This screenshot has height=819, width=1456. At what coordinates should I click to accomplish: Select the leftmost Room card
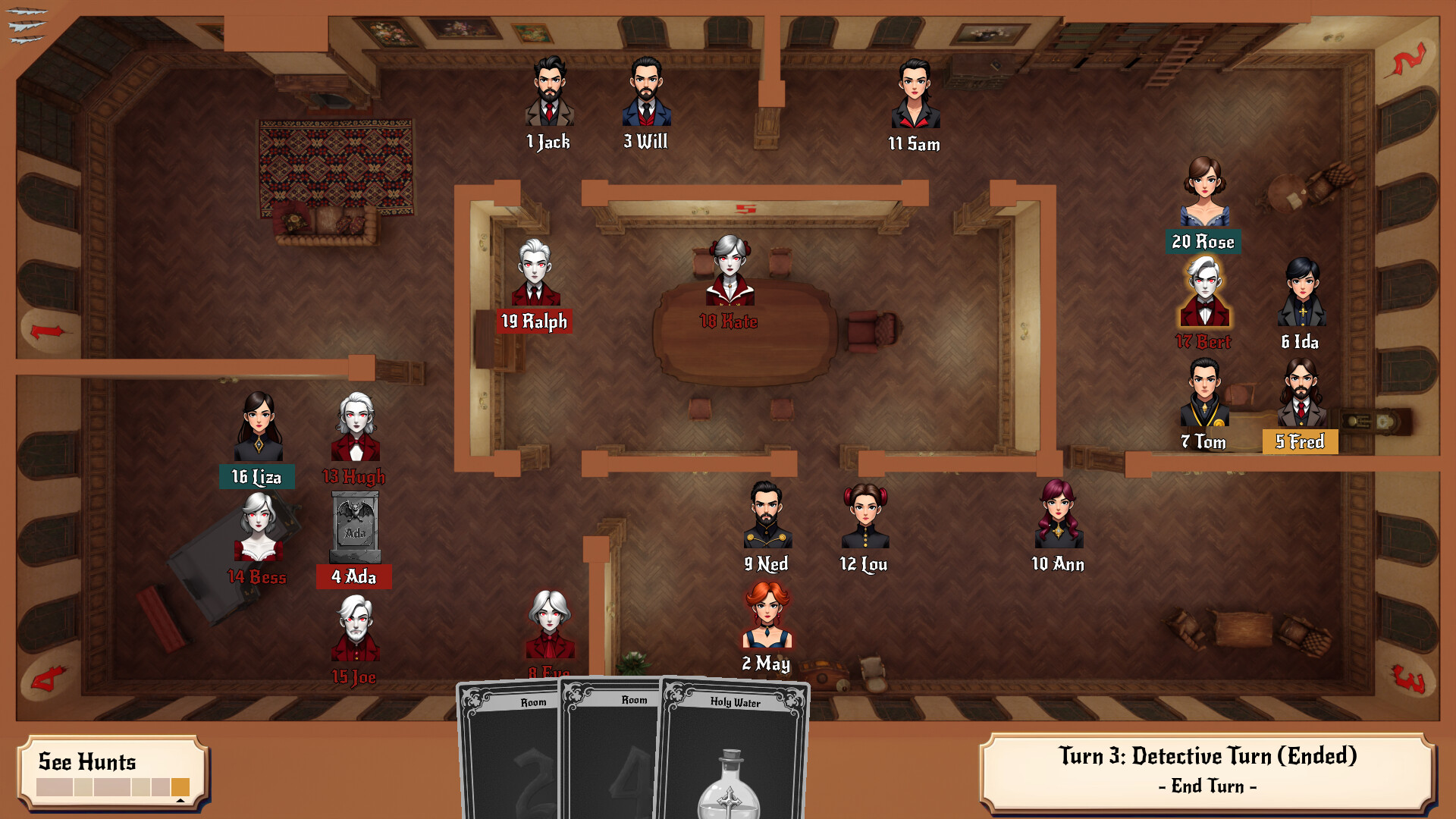508,751
